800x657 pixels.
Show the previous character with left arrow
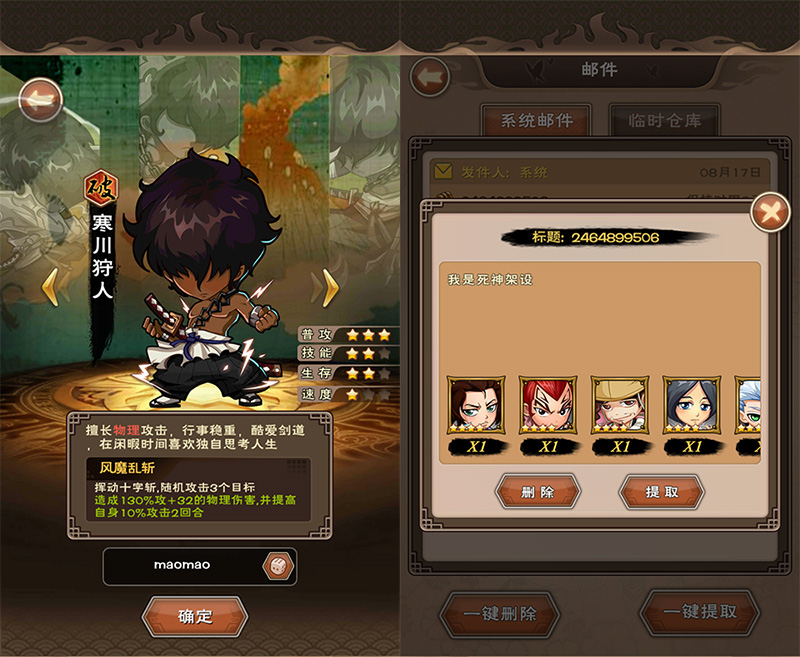point(48,289)
